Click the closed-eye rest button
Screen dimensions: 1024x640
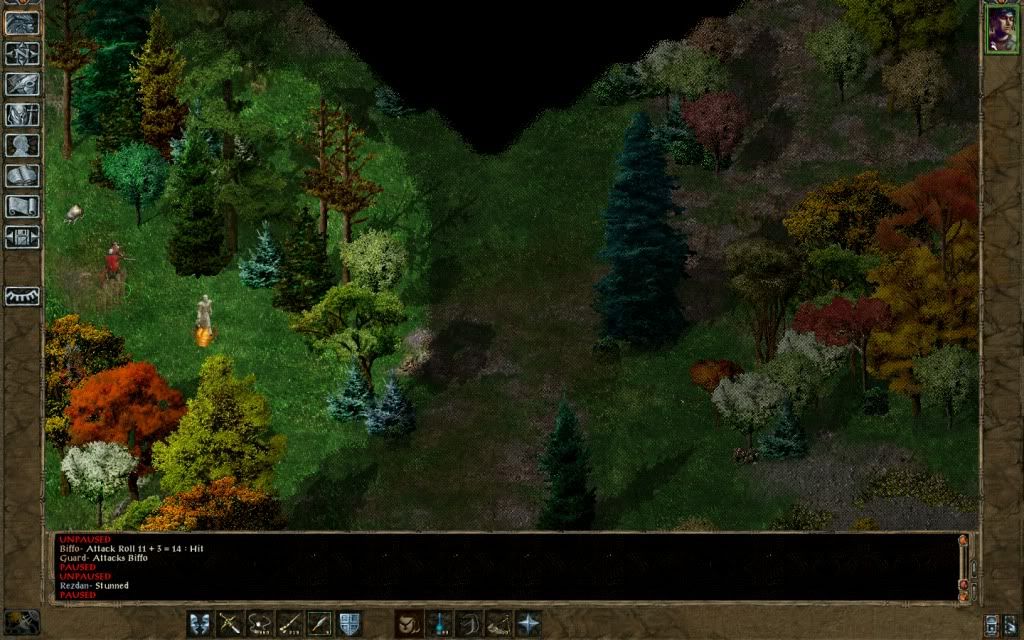tap(22, 295)
